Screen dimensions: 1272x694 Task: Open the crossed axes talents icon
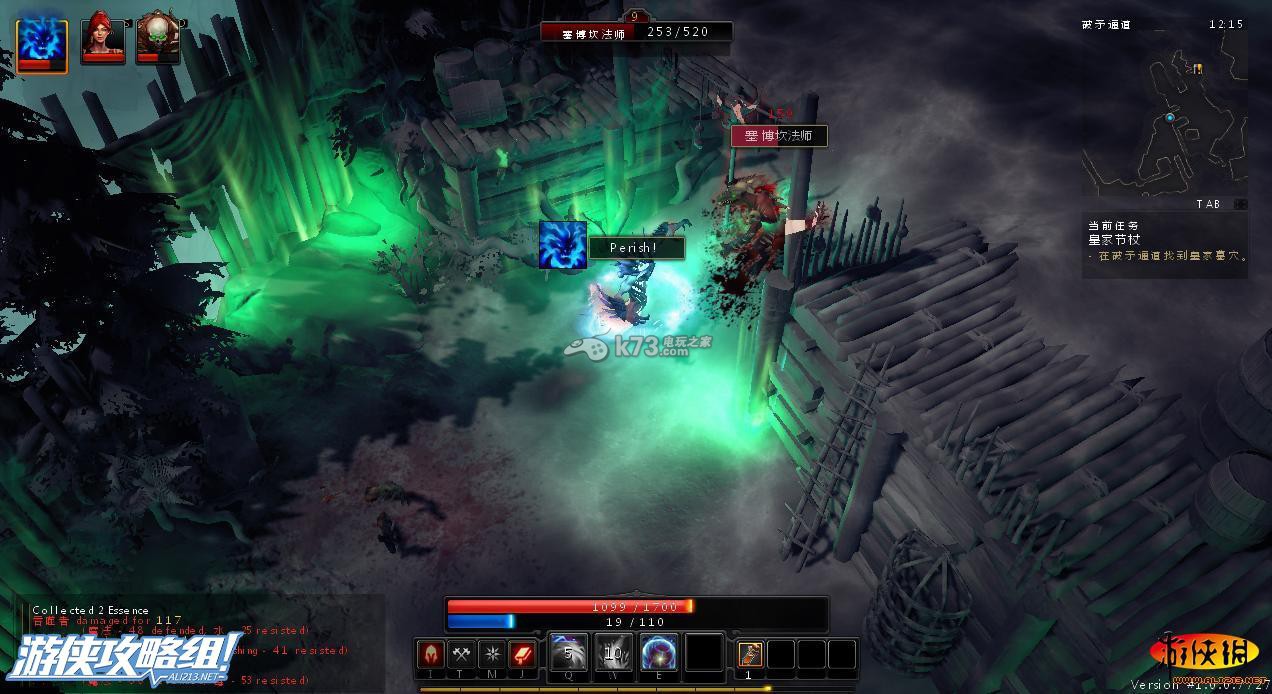(x=461, y=654)
